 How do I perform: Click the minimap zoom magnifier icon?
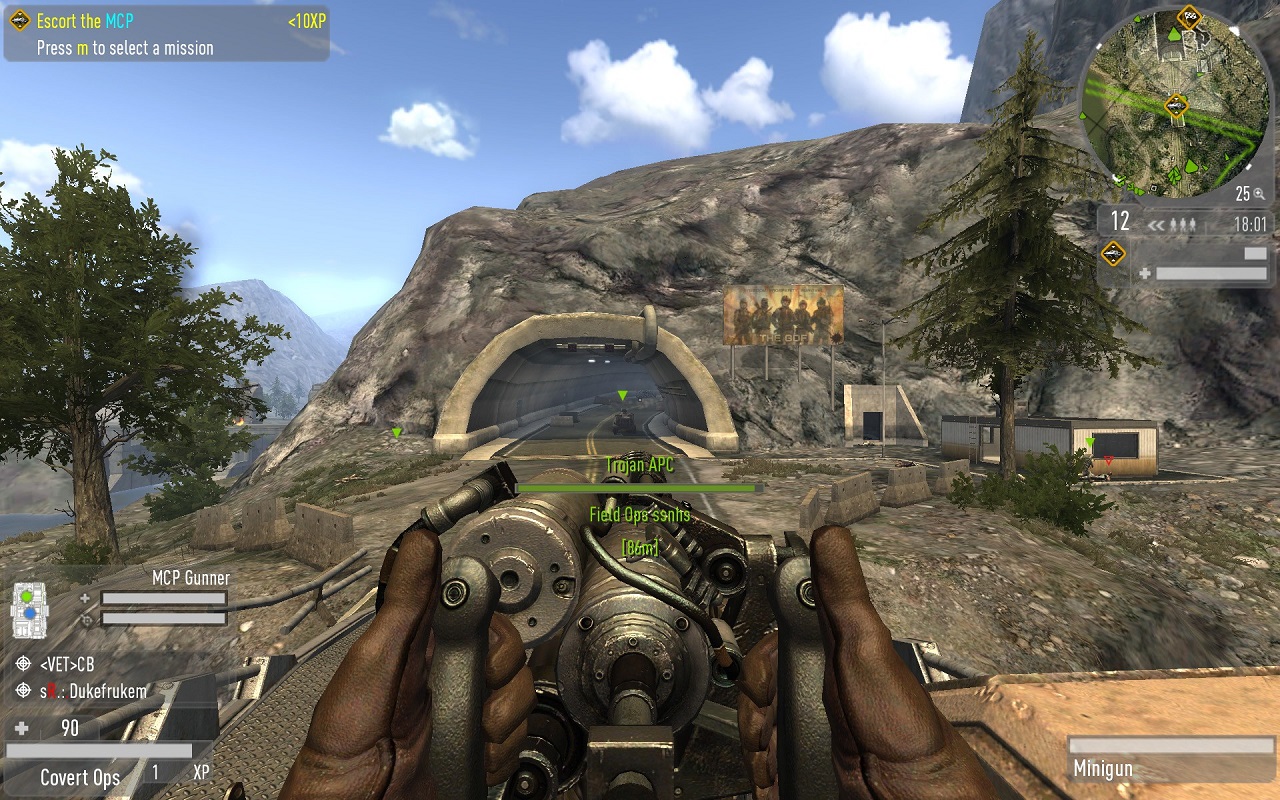[x=1260, y=195]
